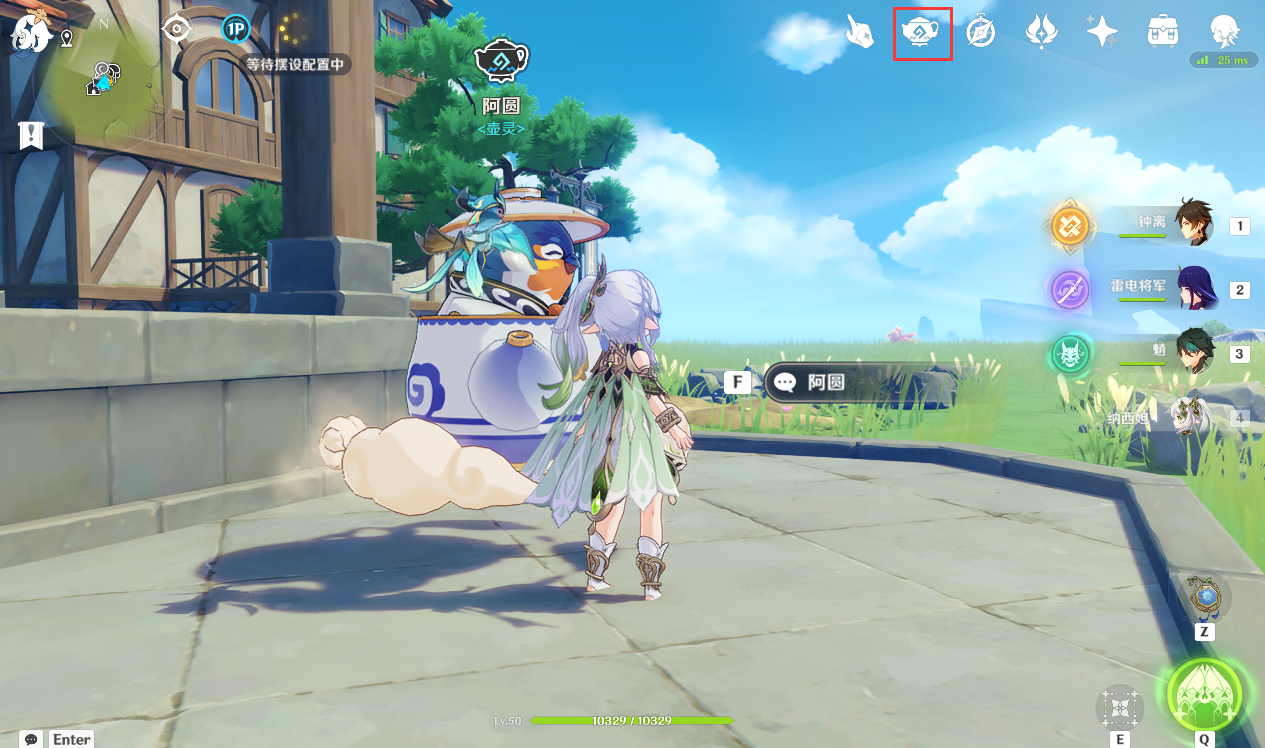The width and height of the screenshot is (1265, 748).
Task: Open the backpack inventory
Action: click(1162, 33)
